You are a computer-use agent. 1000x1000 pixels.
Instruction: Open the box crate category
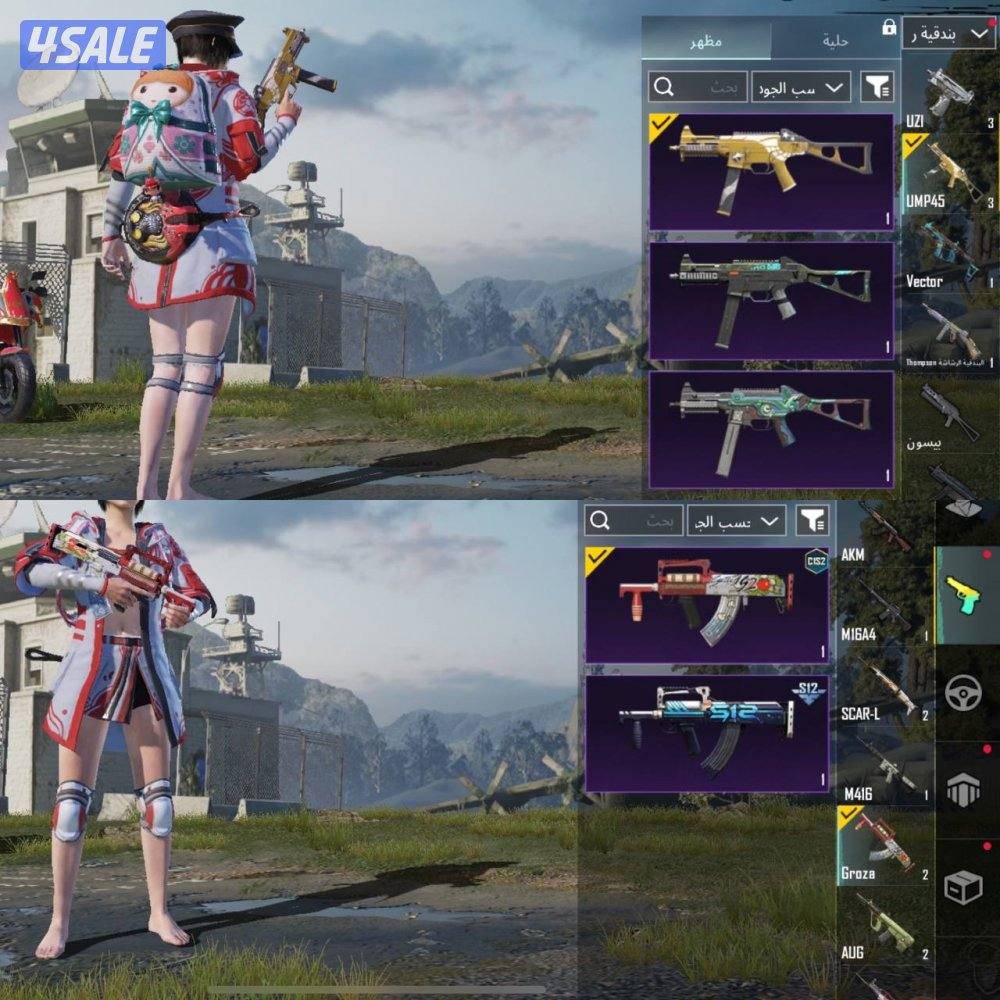pos(964,886)
